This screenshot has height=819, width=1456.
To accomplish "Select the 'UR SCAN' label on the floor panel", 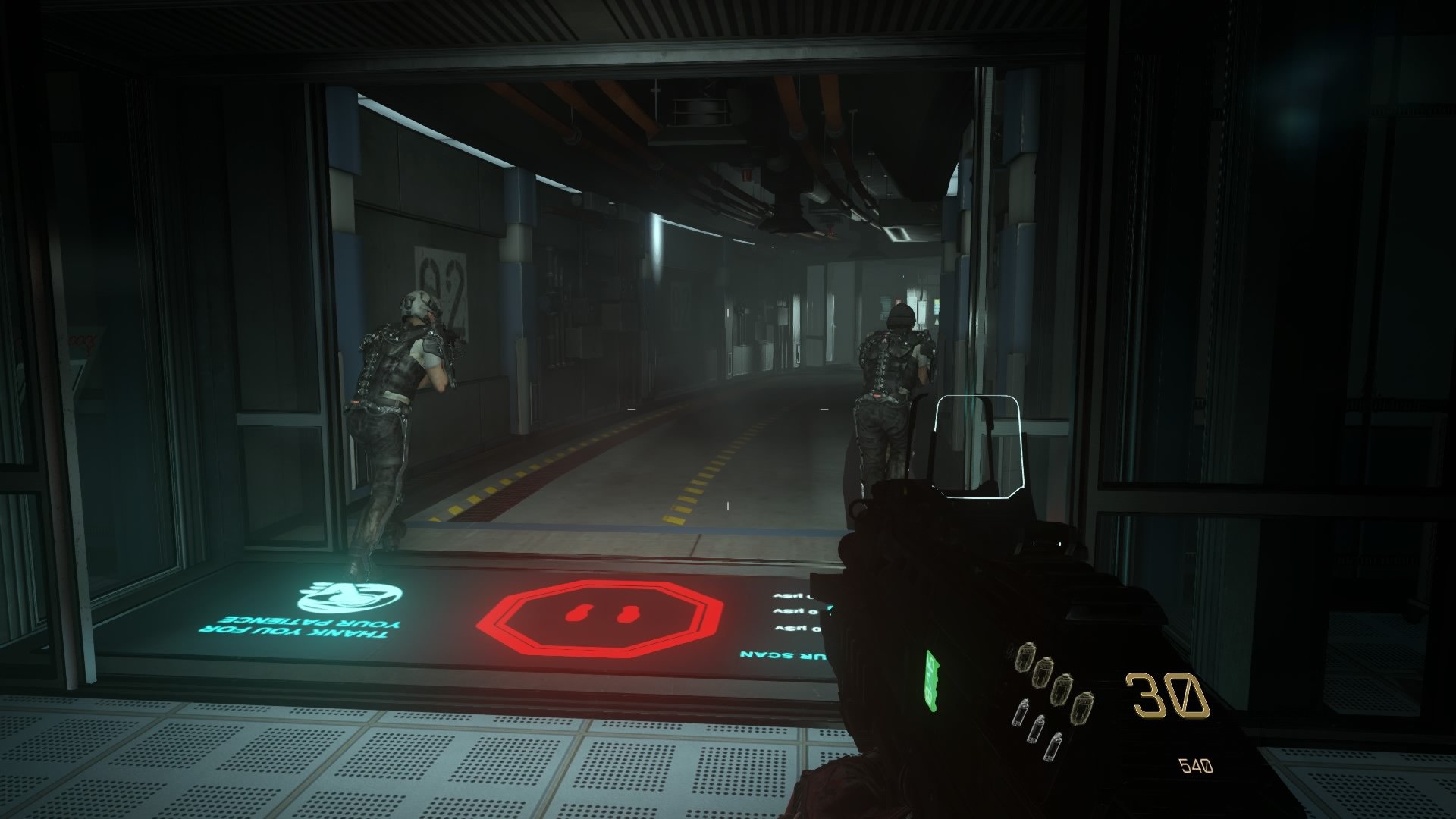I will pos(781,657).
